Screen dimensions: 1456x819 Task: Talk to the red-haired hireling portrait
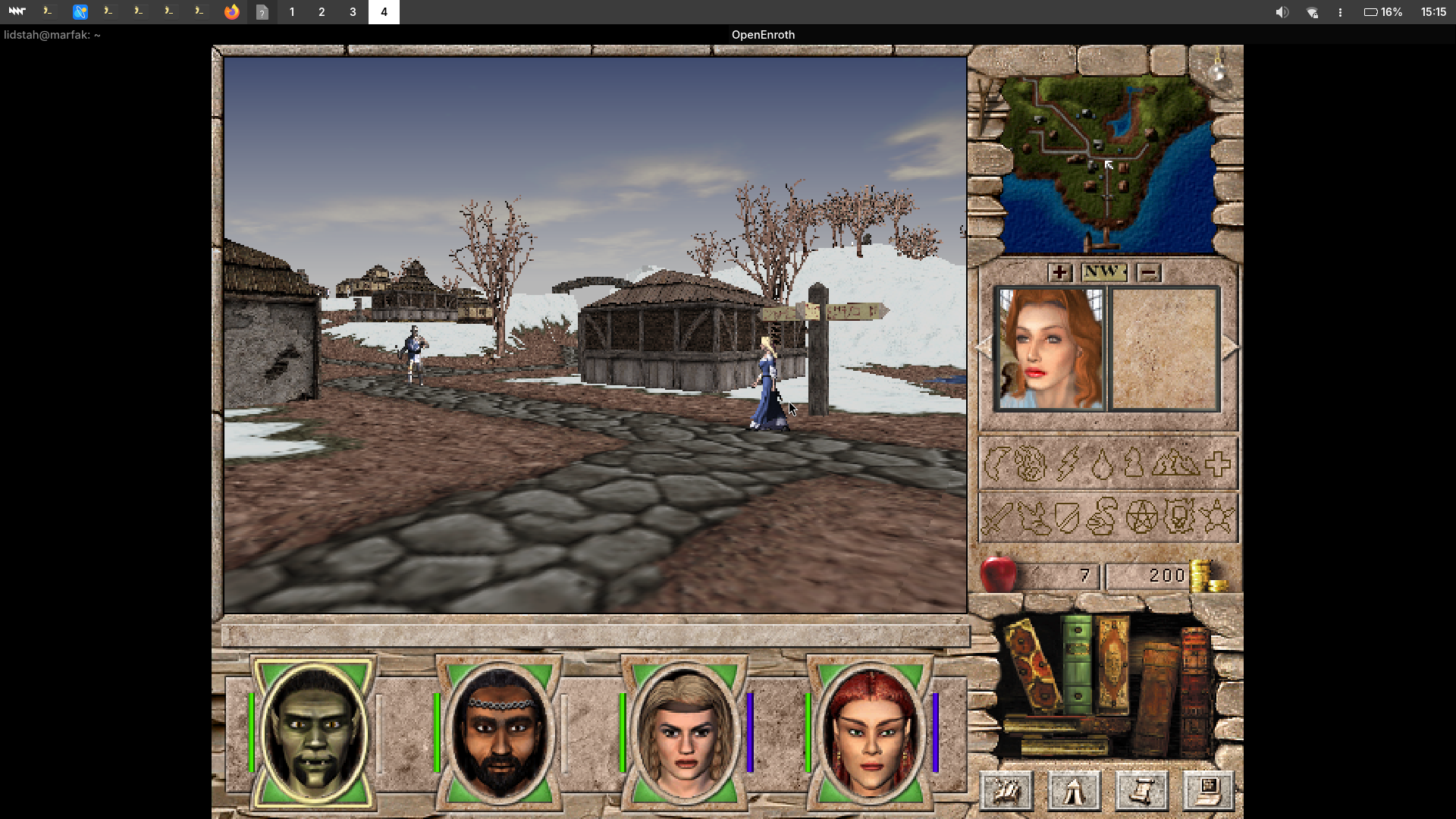click(1050, 350)
